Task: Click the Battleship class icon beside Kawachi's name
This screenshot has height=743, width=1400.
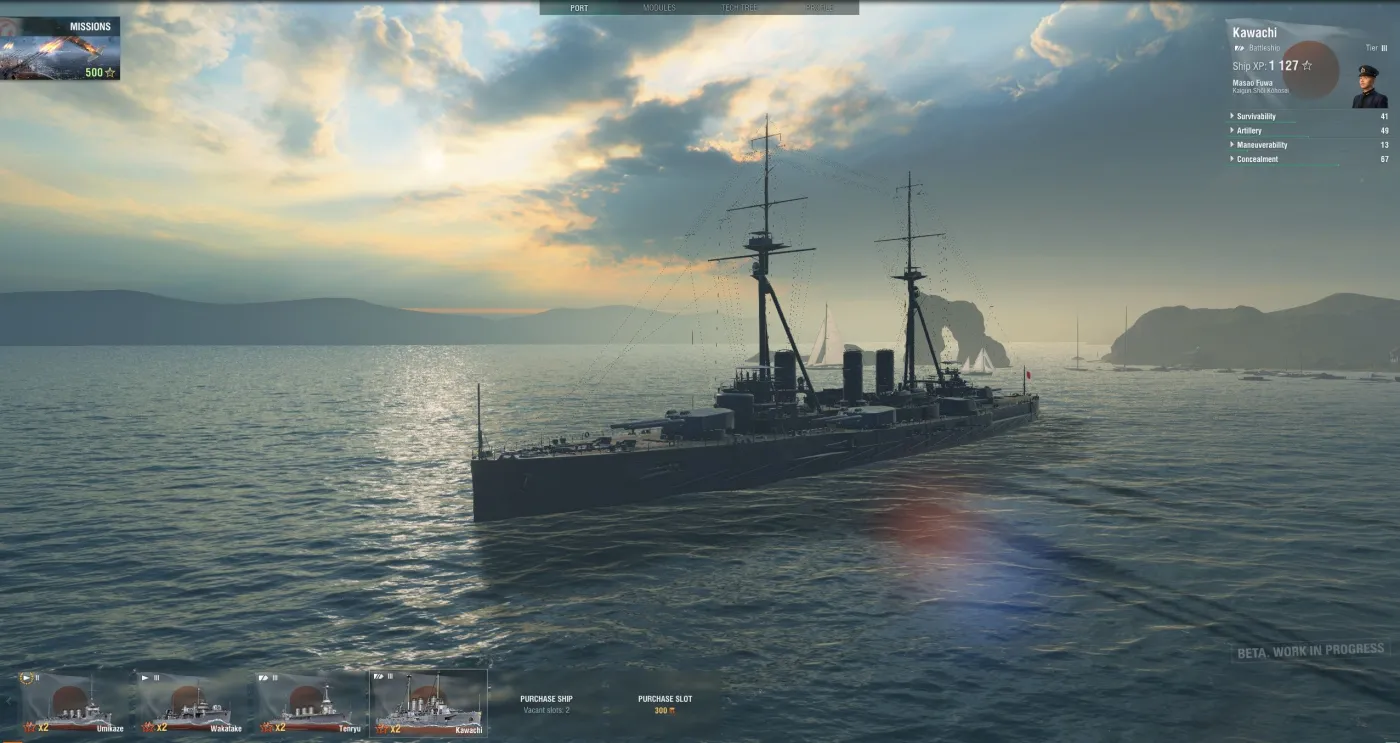Action: pos(1238,47)
